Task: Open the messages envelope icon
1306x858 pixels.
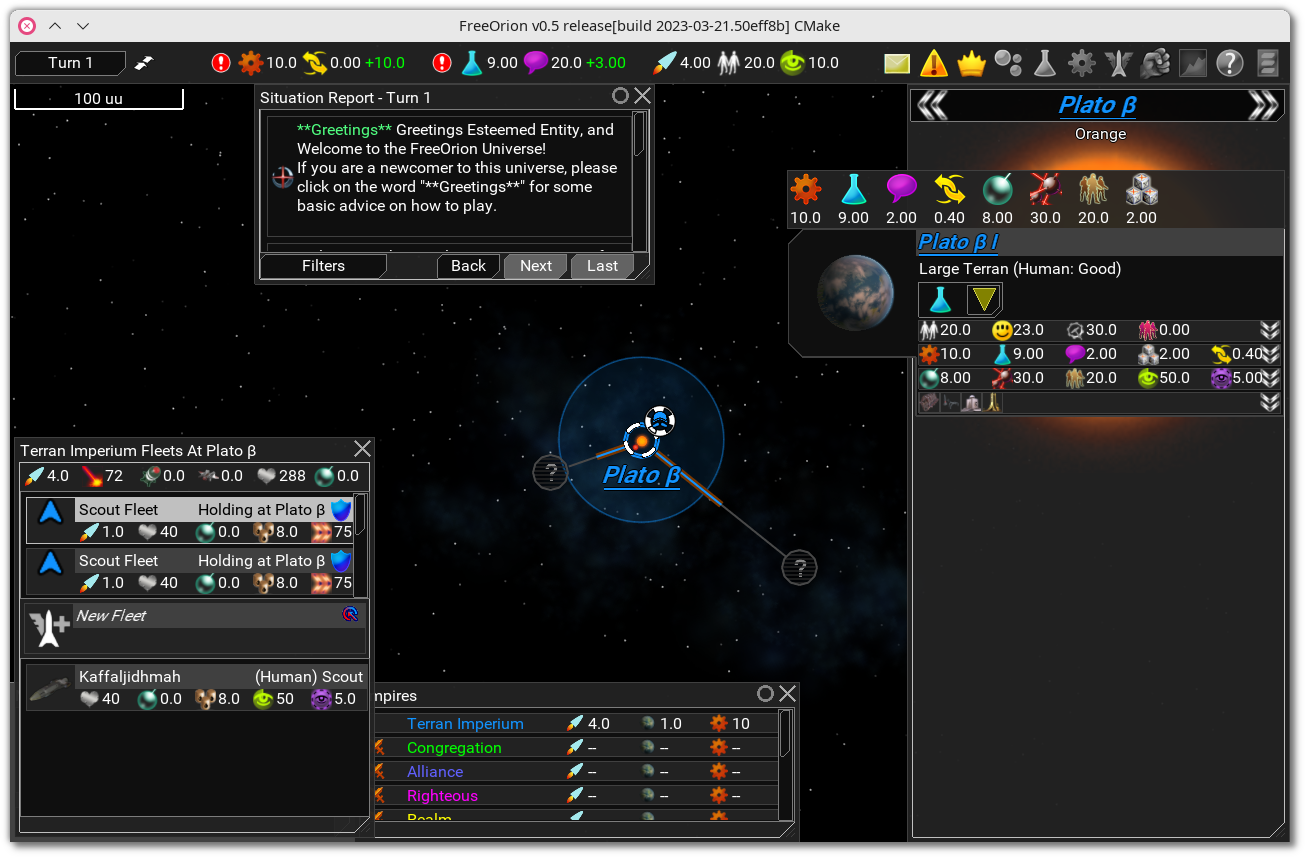Action: click(x=897, y=63)
